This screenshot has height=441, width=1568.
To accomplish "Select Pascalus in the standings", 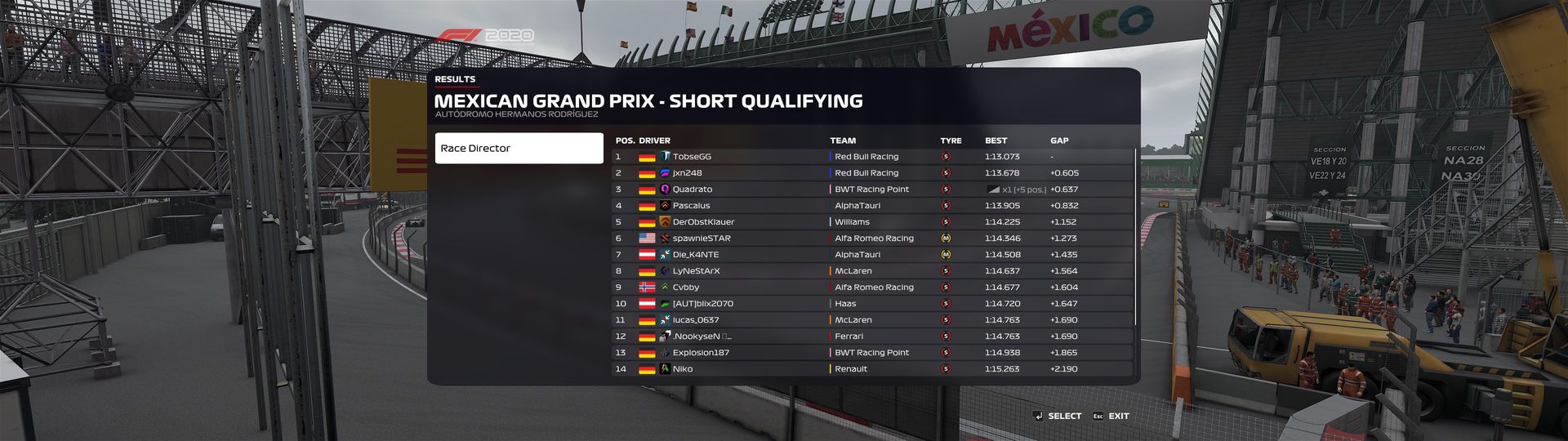I will 871,206.
